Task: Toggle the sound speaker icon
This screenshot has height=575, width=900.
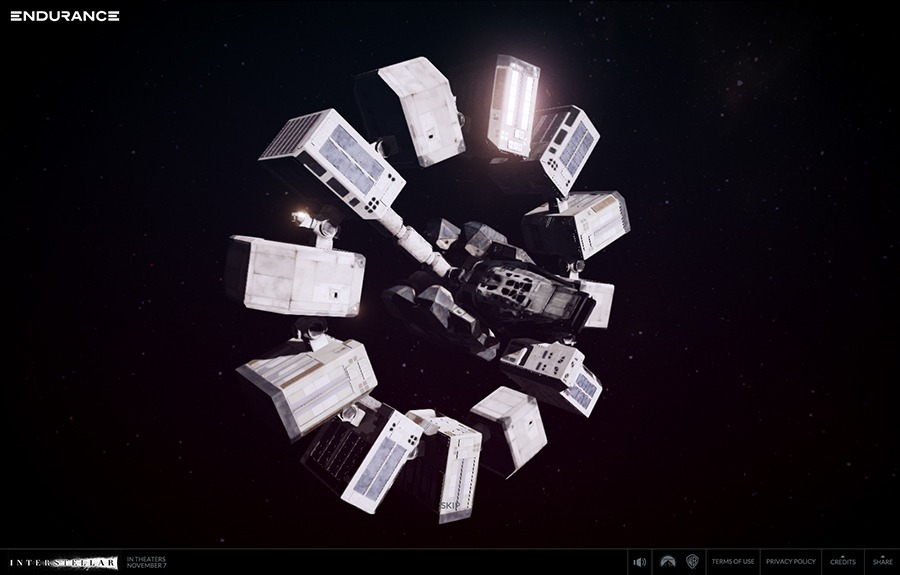Action: click(640, 562)
